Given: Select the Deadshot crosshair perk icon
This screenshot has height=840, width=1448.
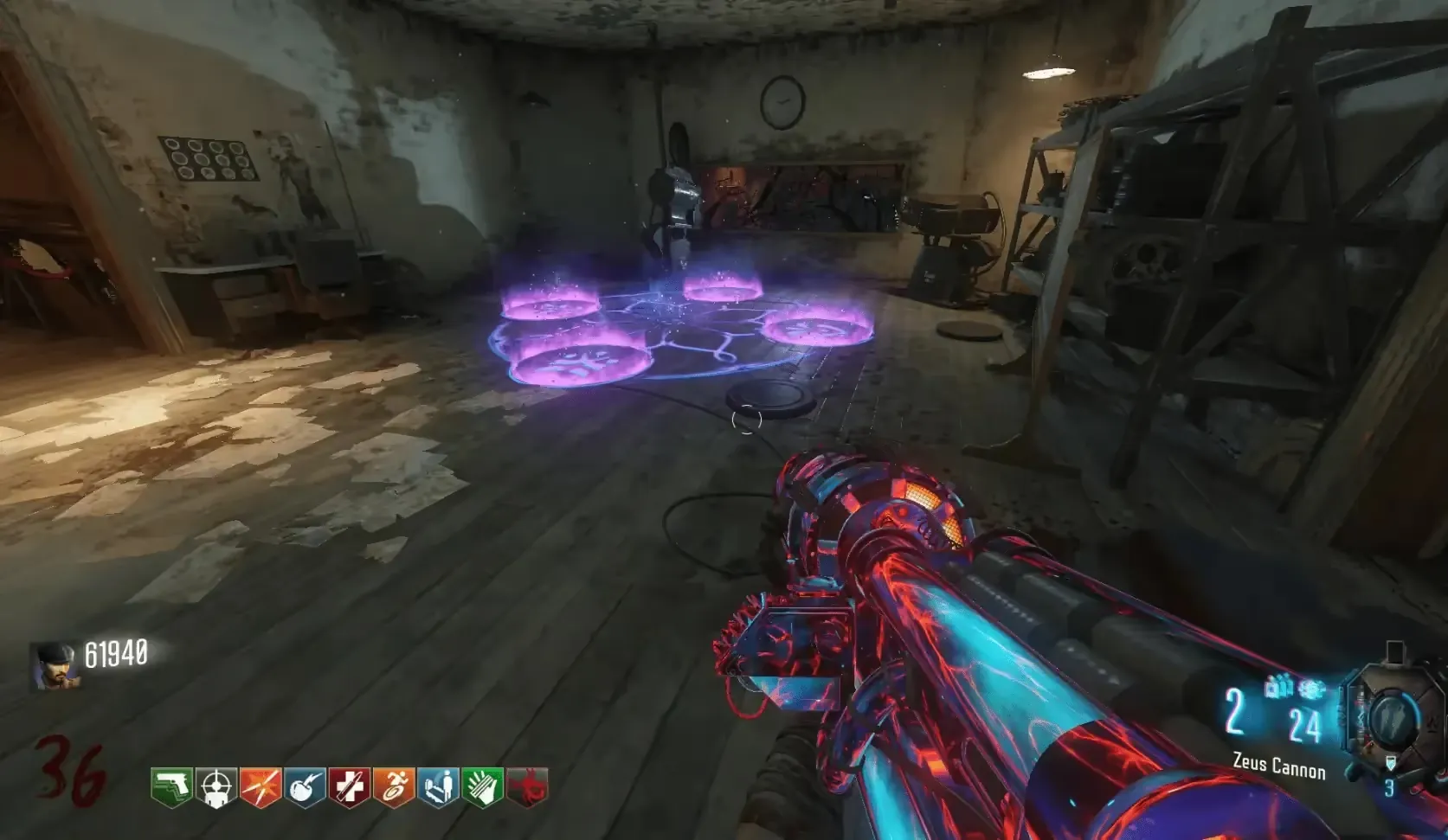Looking at the screenshot, I should 216,787.
